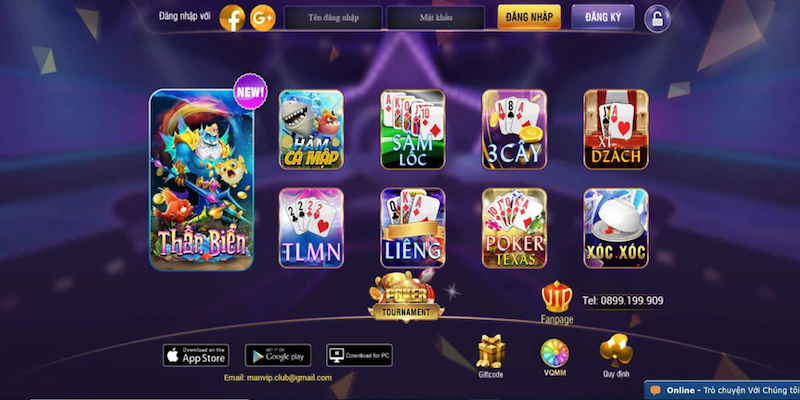The image size is (800, 400).
Task: Sign in using the Google+ icon
Action: coord(263,17)
